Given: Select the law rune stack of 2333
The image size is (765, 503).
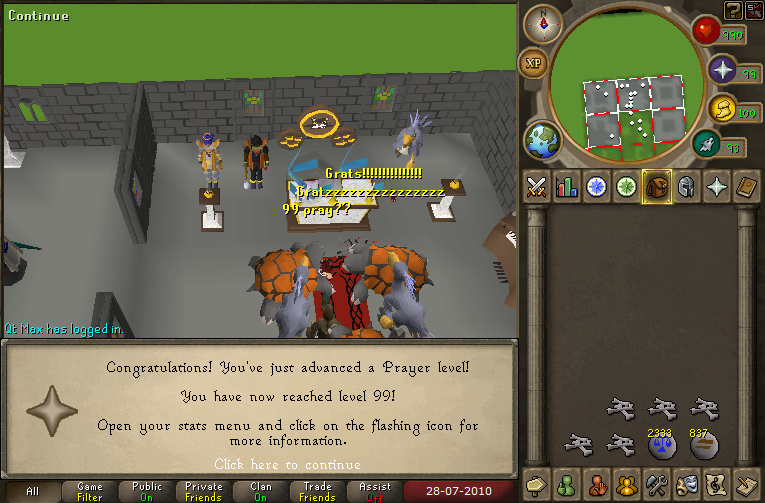Looking at the screenshot, I should pyautogui.click(x=659, y=444).
